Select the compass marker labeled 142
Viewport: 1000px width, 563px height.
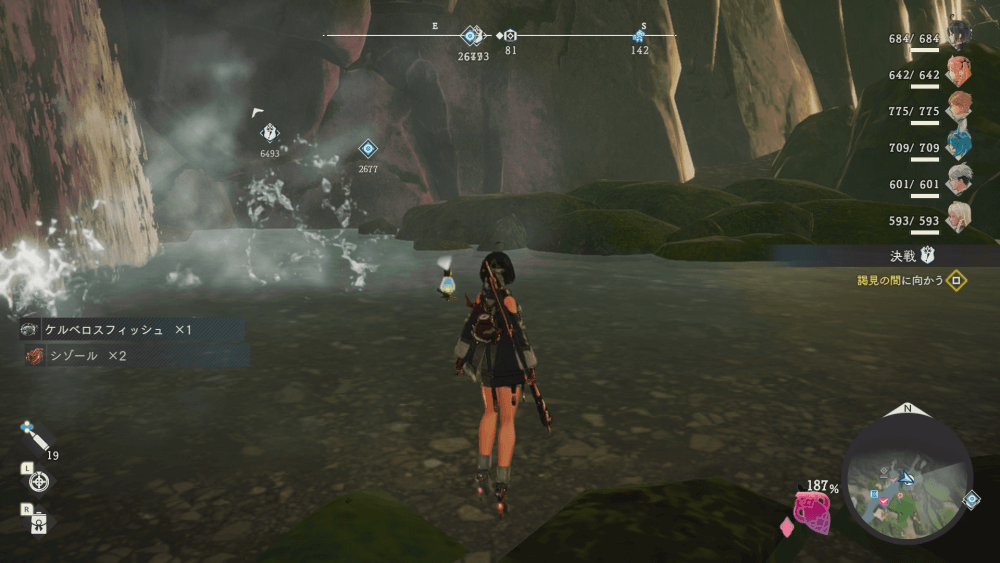639,36
